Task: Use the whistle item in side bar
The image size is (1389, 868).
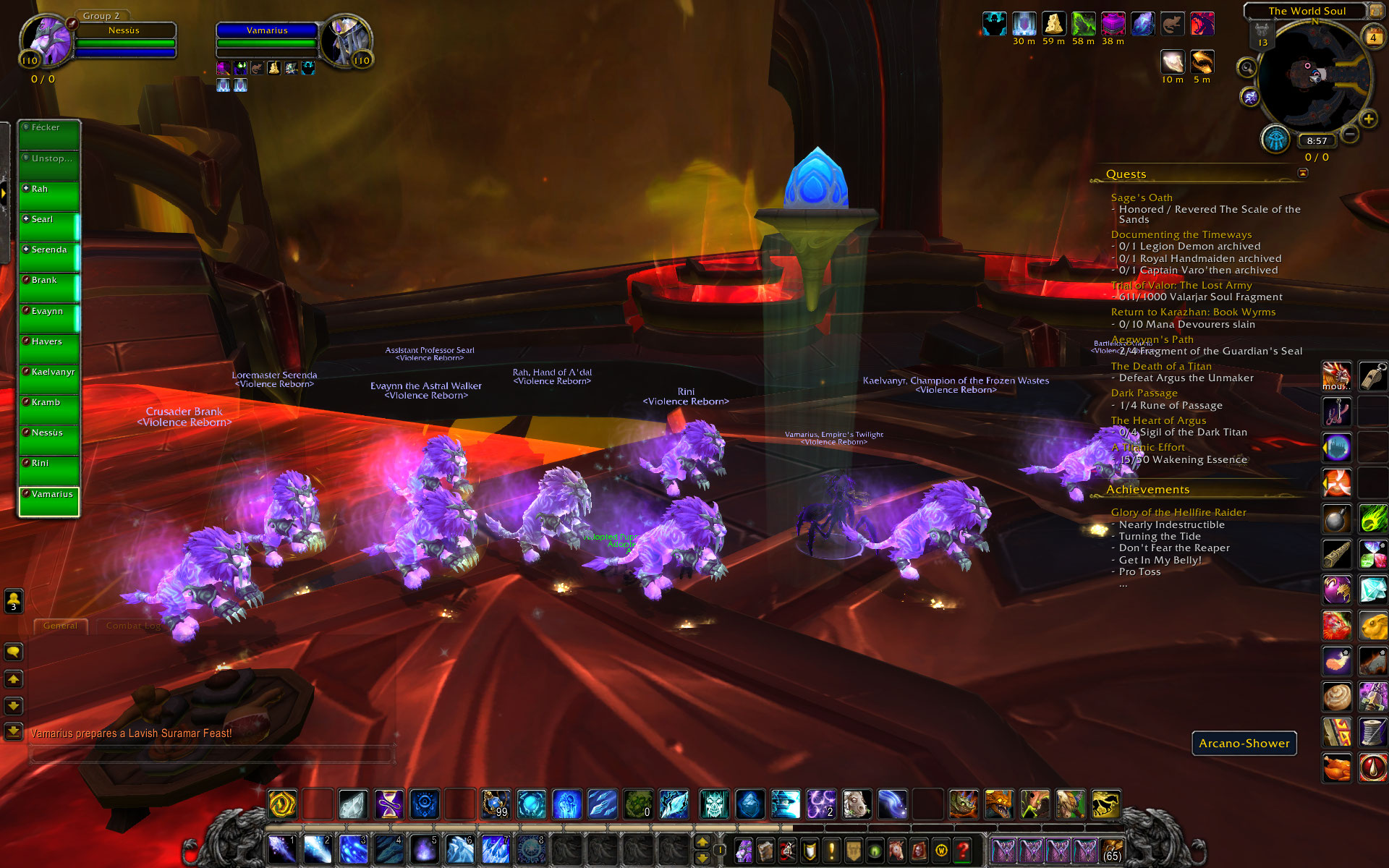Action: point(1372,377)
